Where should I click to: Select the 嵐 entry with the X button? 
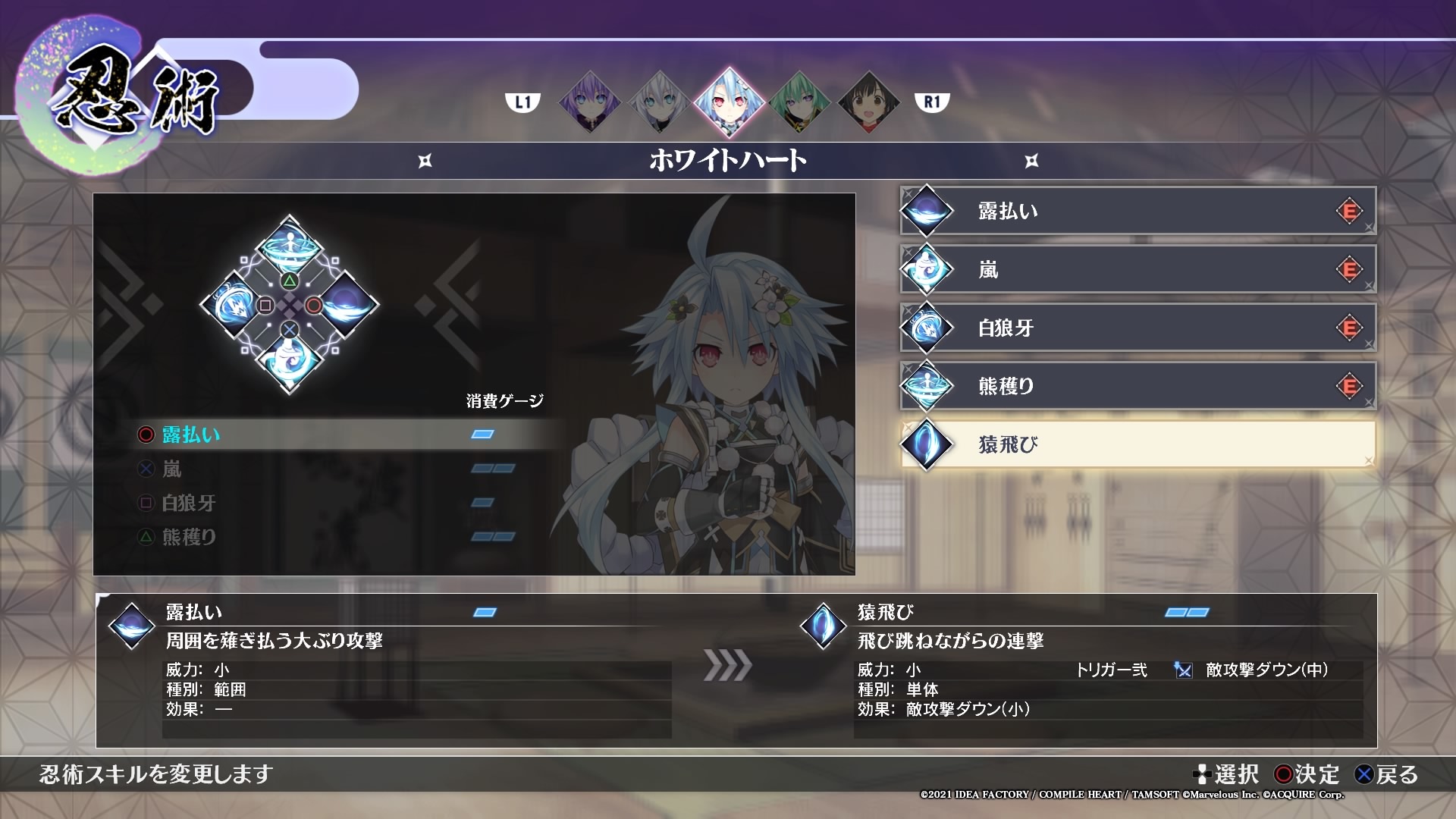coord(173,470)
